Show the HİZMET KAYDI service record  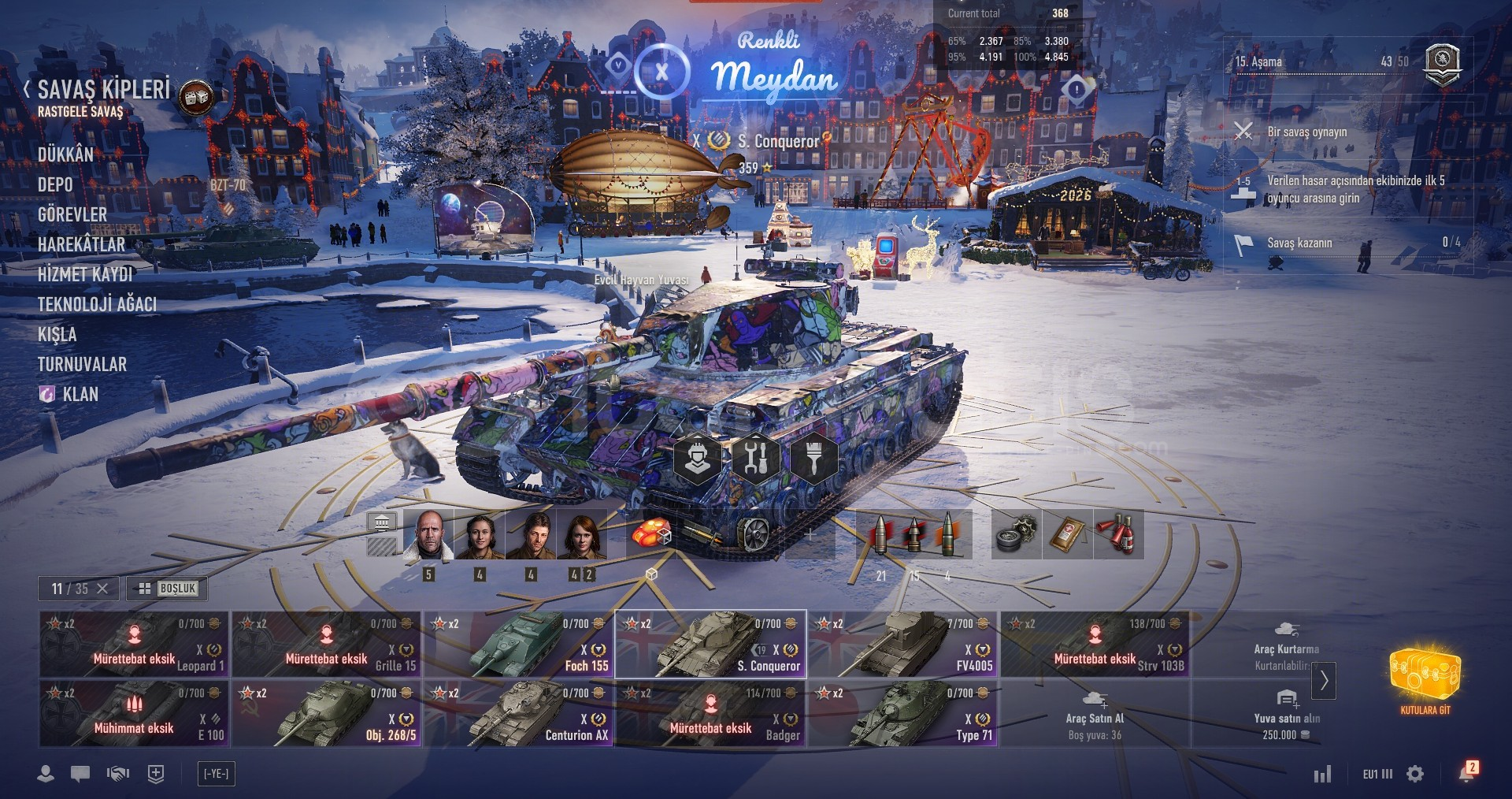85,274
